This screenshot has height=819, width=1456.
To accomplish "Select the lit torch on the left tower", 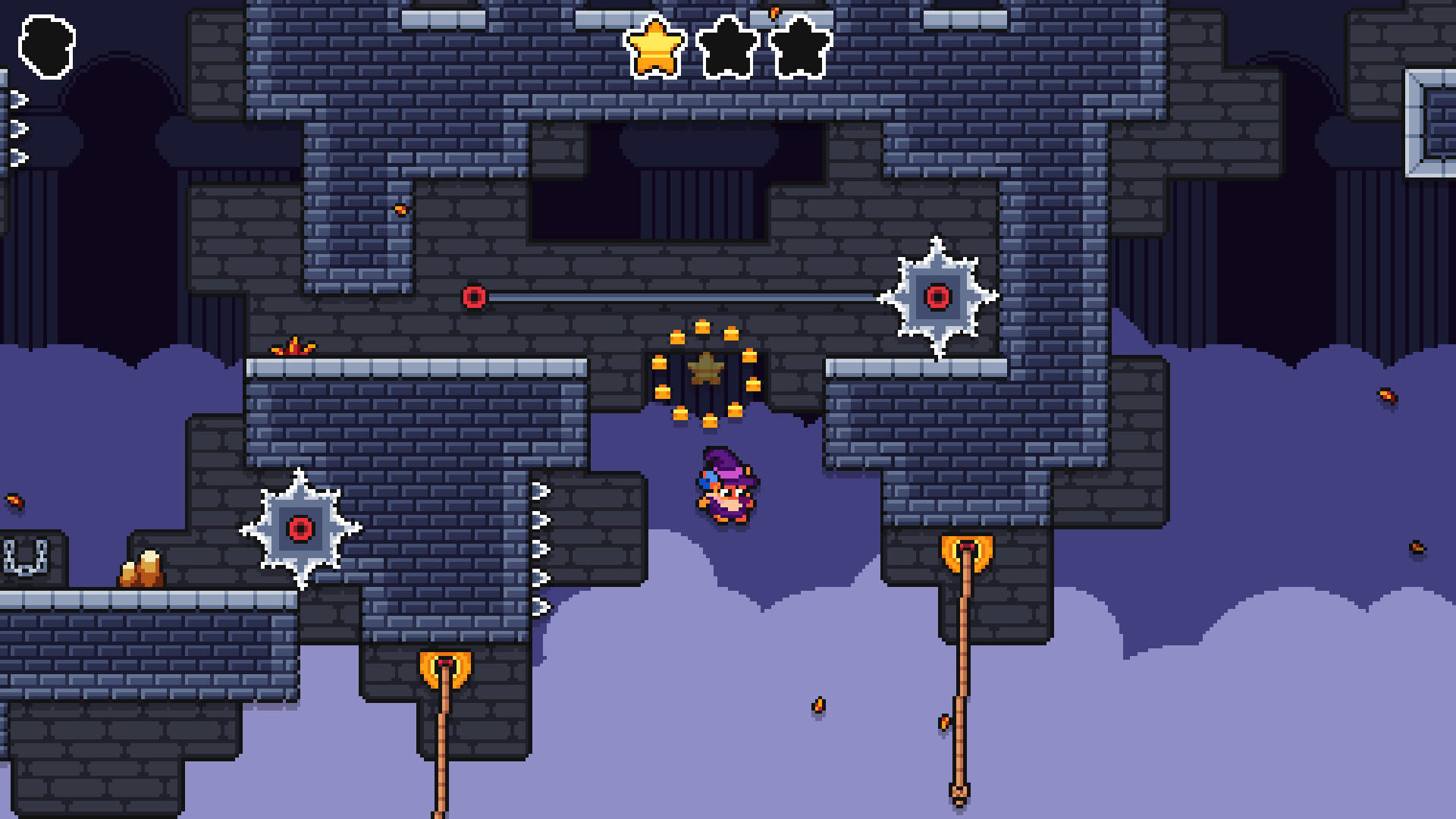I will point(444,666).
